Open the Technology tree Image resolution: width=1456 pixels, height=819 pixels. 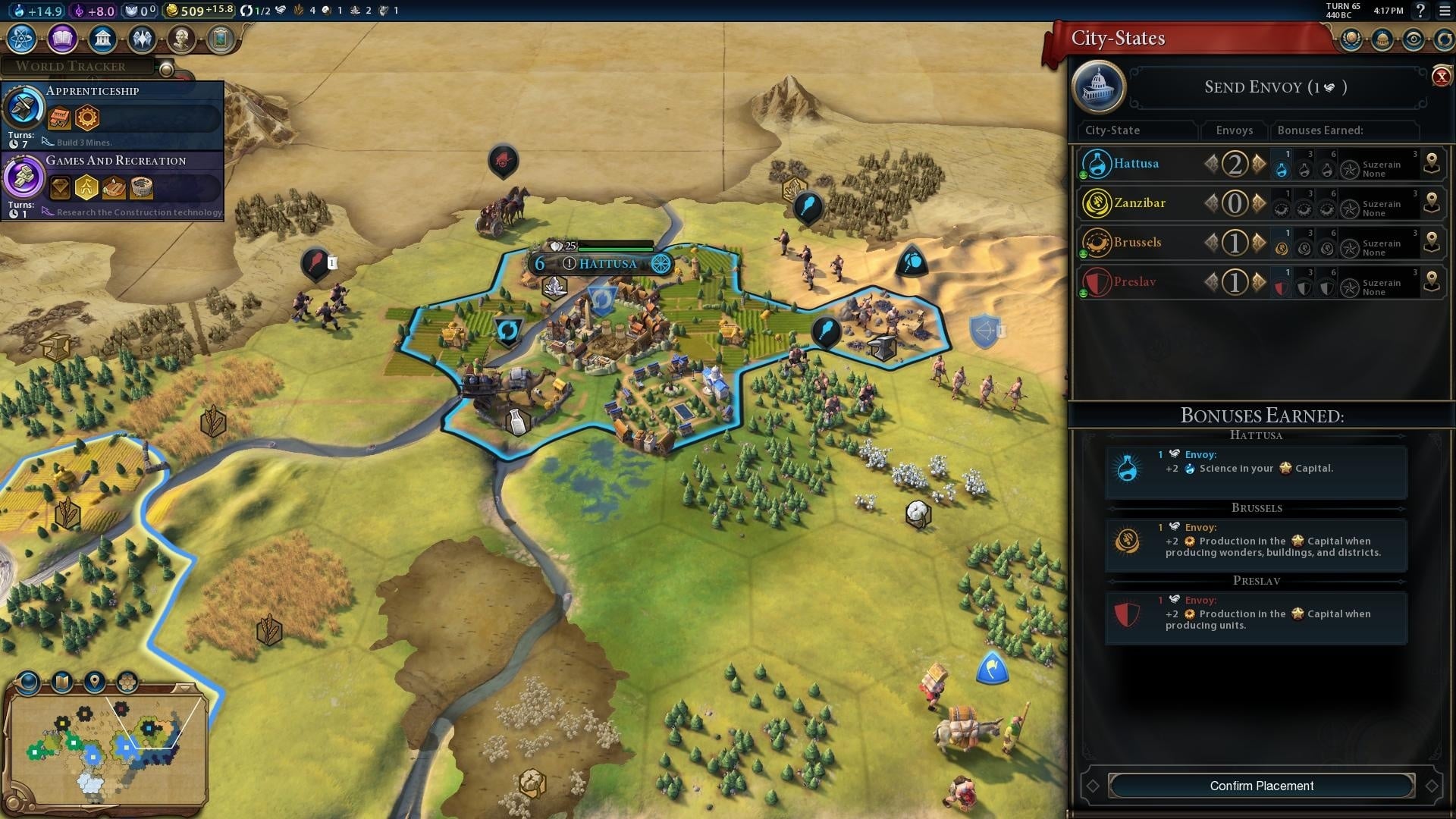tap(22, 39)
